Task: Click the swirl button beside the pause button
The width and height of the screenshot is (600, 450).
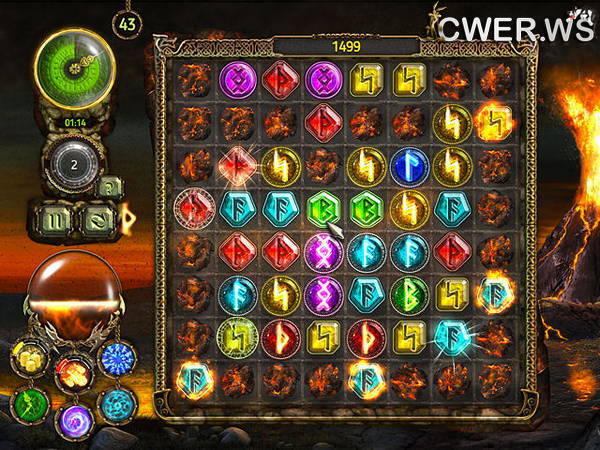Action: point(94,217)
